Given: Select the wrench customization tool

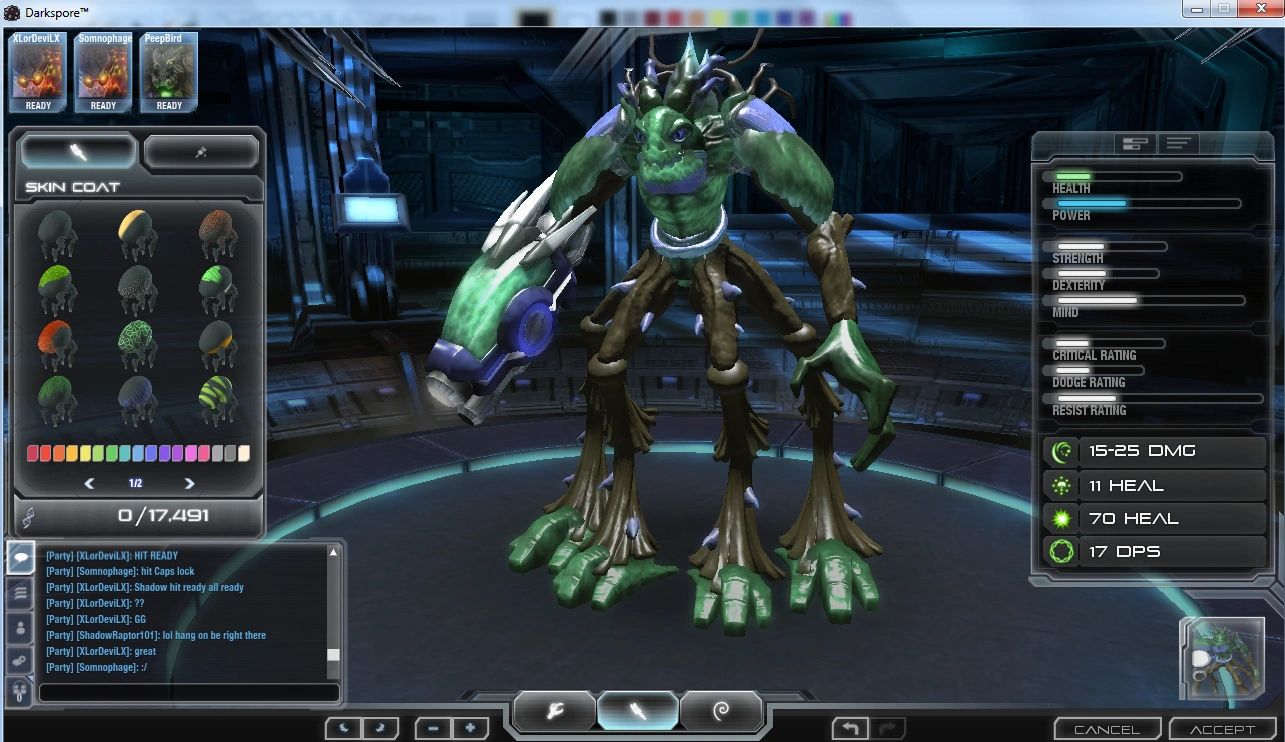Looking at the screenshot, I should 553,710.
